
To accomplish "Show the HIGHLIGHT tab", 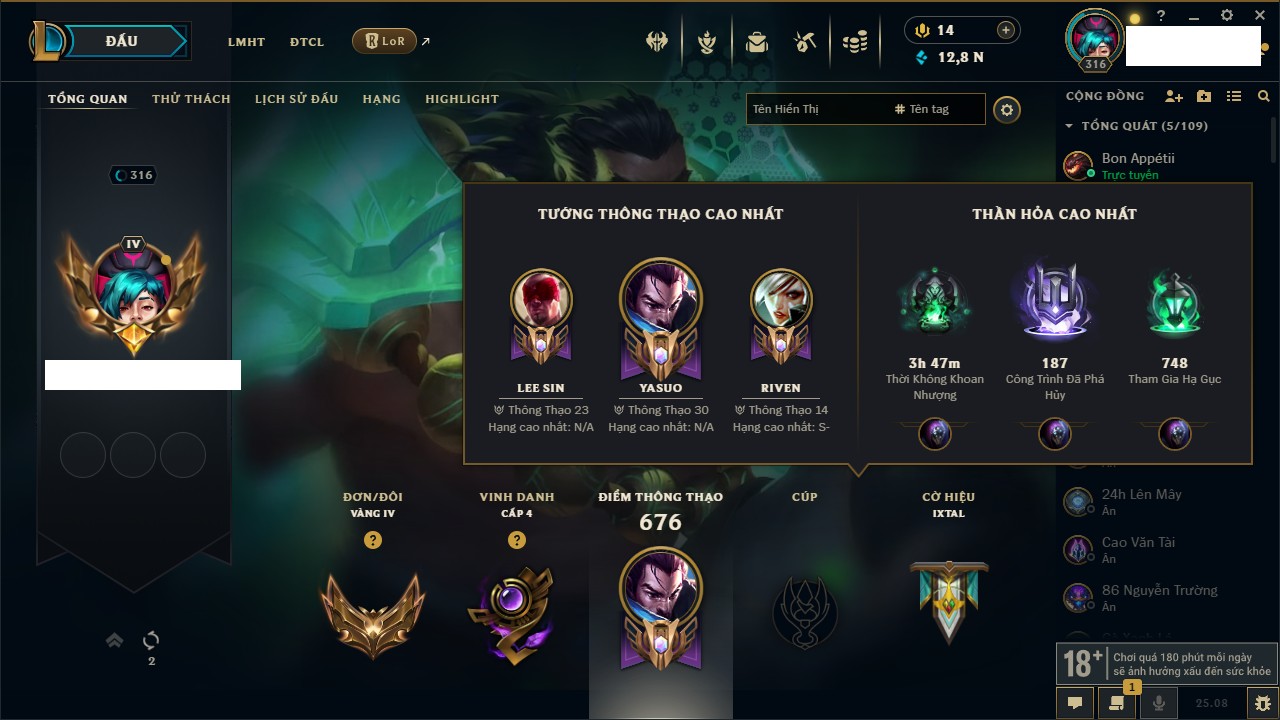I will (462, 99).
